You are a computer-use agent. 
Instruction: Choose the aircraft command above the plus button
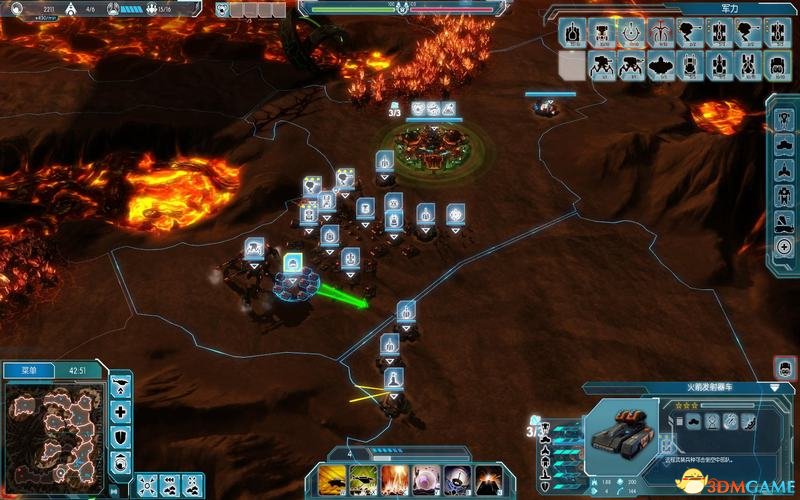point(121,386)
